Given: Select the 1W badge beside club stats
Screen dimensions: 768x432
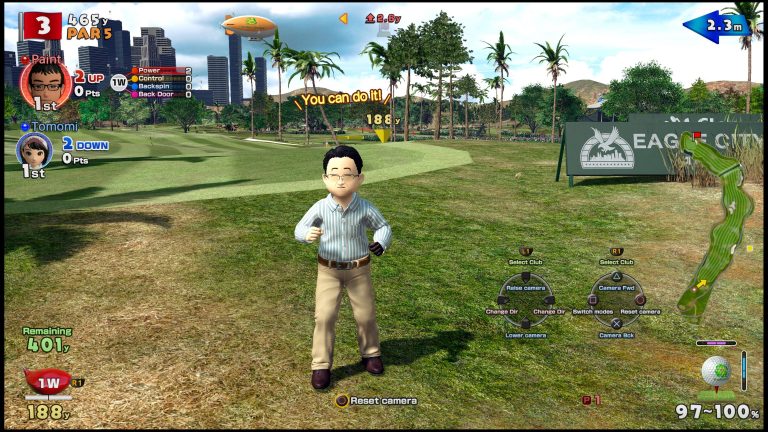Looking at the screenshot, I should (119, 83).
